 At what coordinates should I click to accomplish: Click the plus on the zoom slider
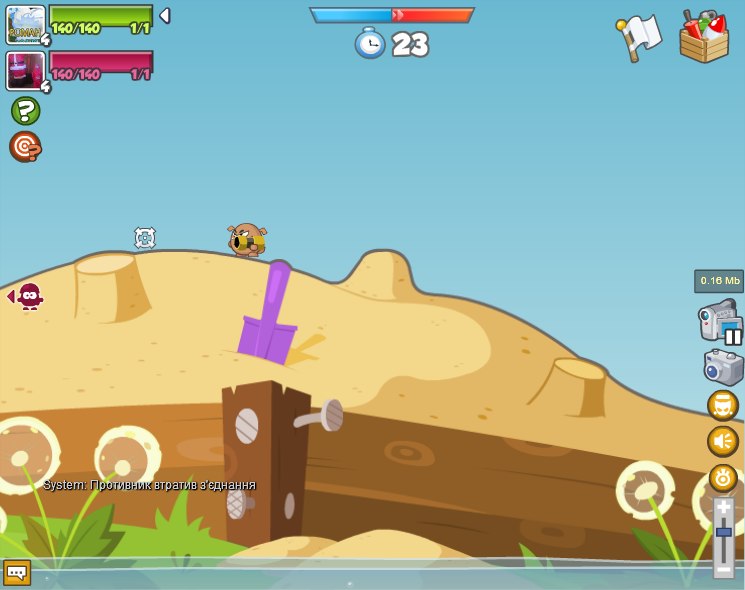point(723,508)
